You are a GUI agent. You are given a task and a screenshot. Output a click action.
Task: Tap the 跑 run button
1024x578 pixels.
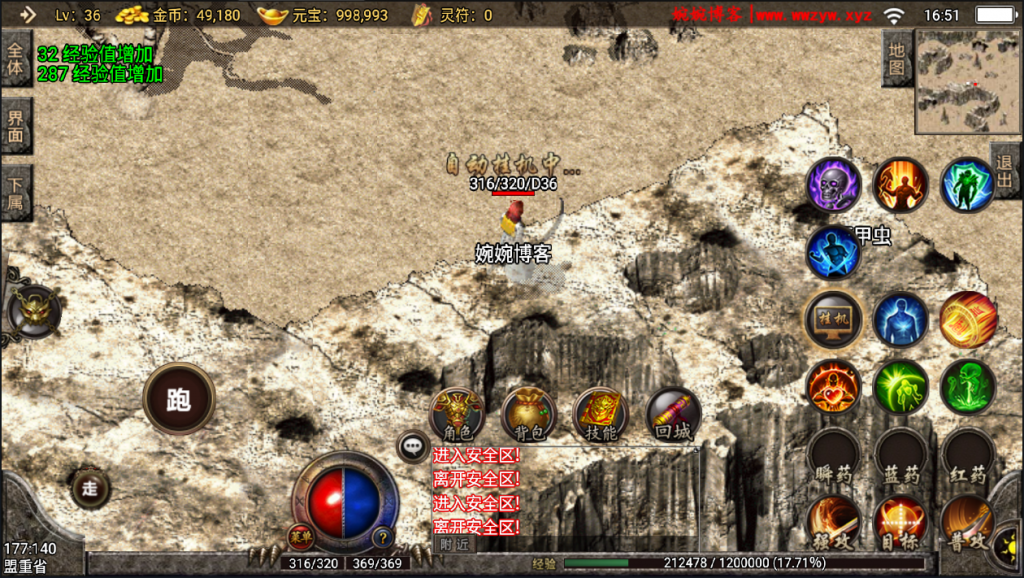click(x=179, y=398)
